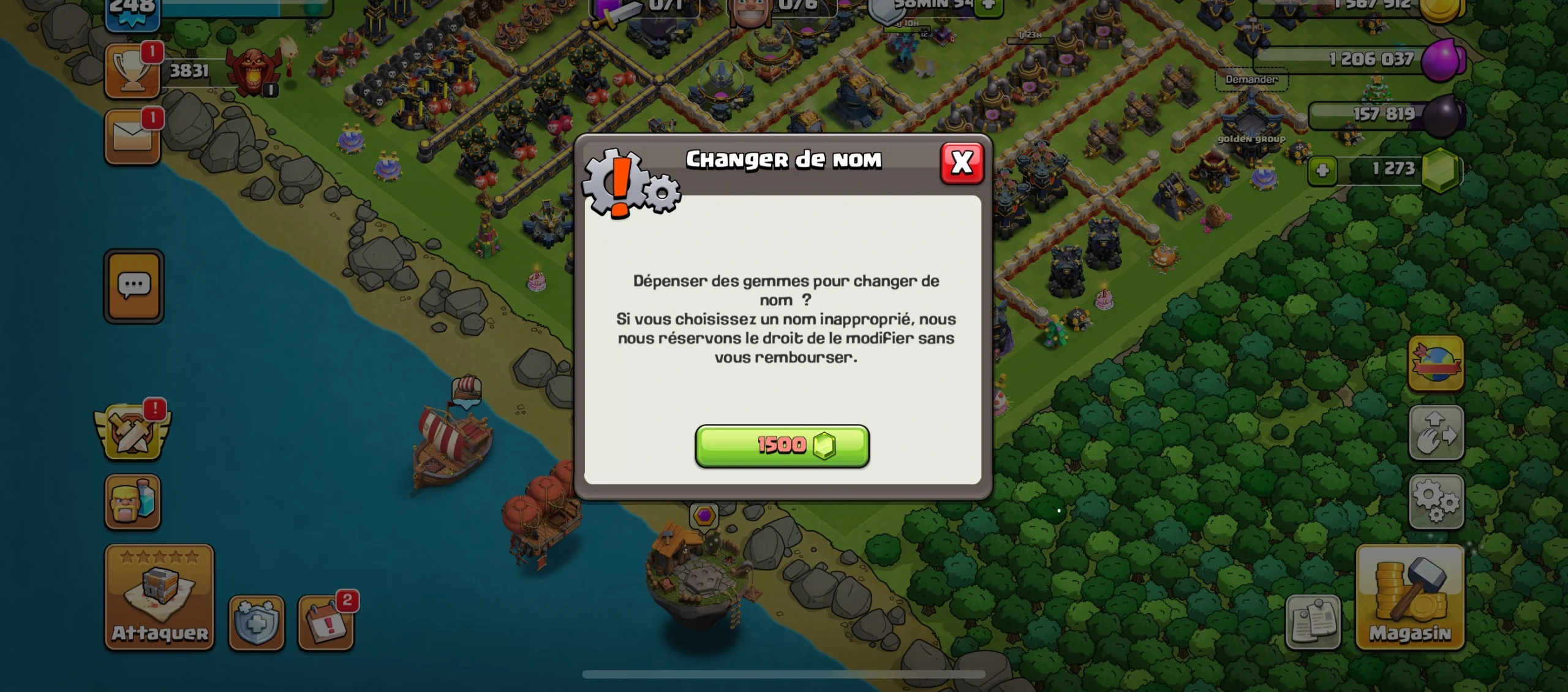Open the shield protection info button

pos(256,623)
